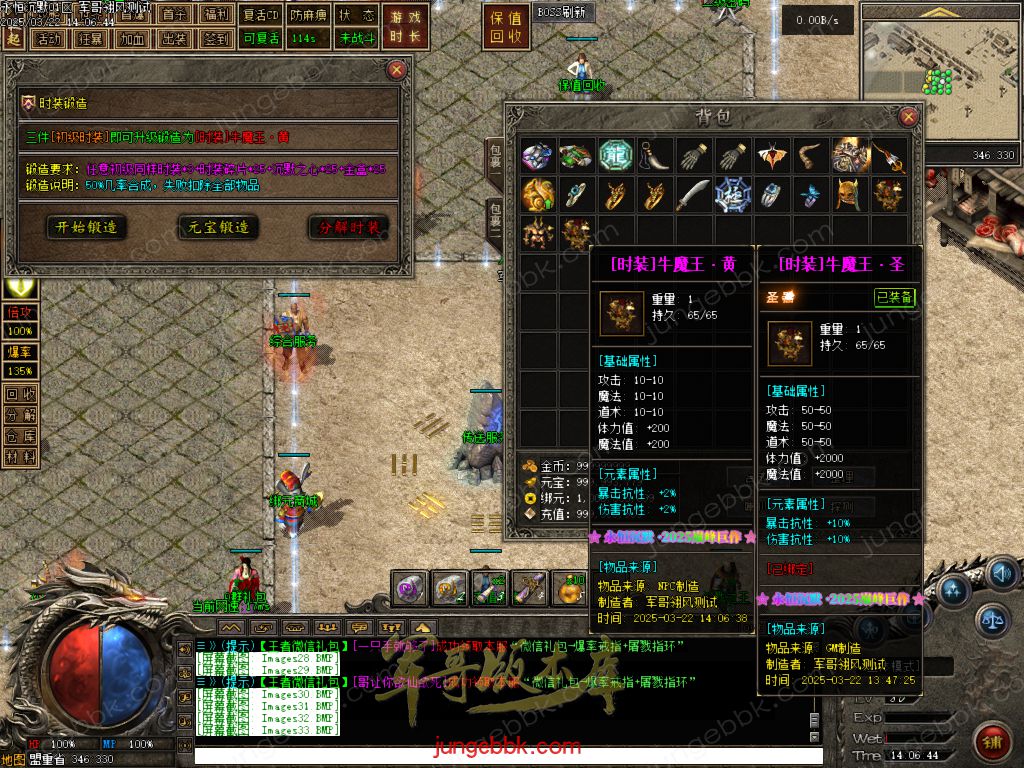Select the green jade medallion in backpack
1024x768 pixels.
pyautogui.click(x=615, y=155)
